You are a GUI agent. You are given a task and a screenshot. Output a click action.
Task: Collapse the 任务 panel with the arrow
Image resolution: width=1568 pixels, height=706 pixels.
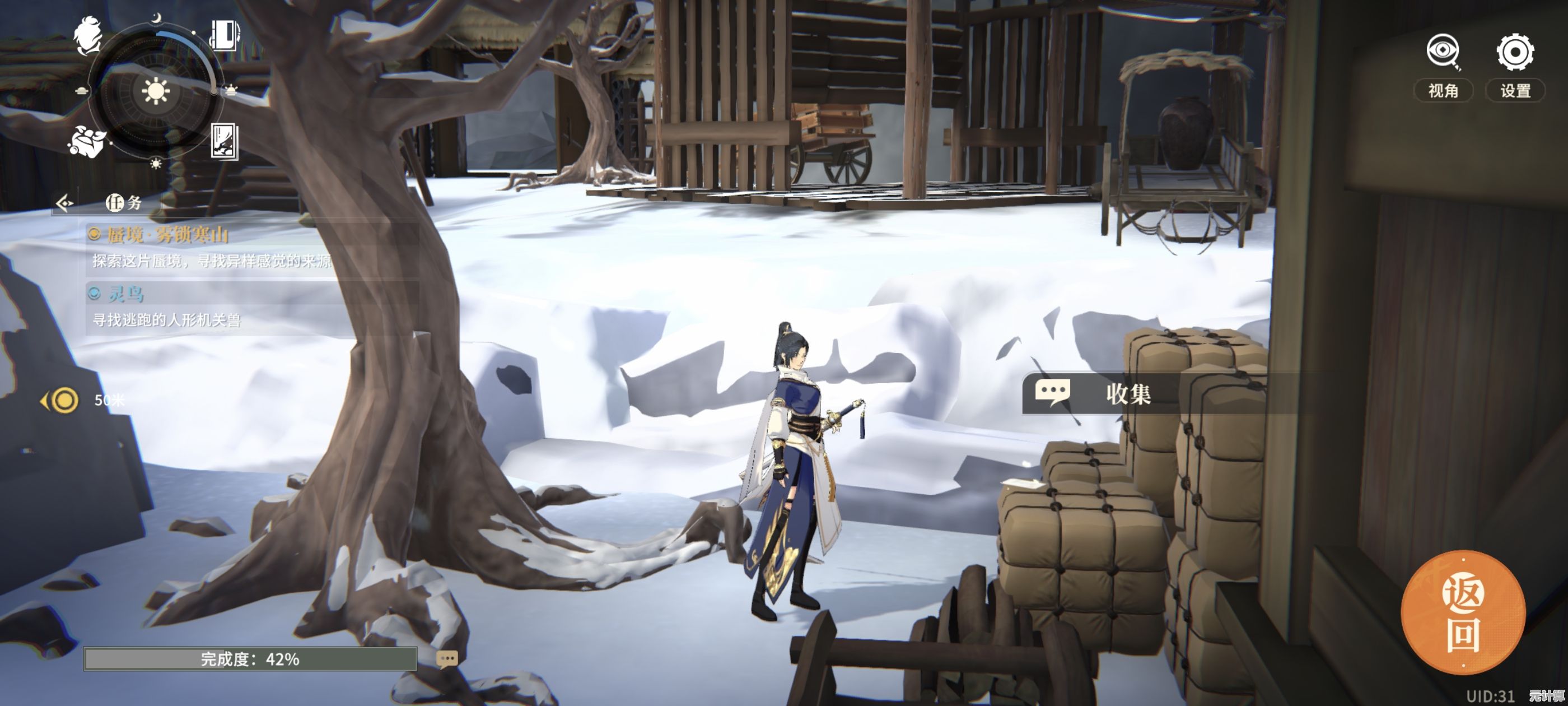[x=64, y=202]
